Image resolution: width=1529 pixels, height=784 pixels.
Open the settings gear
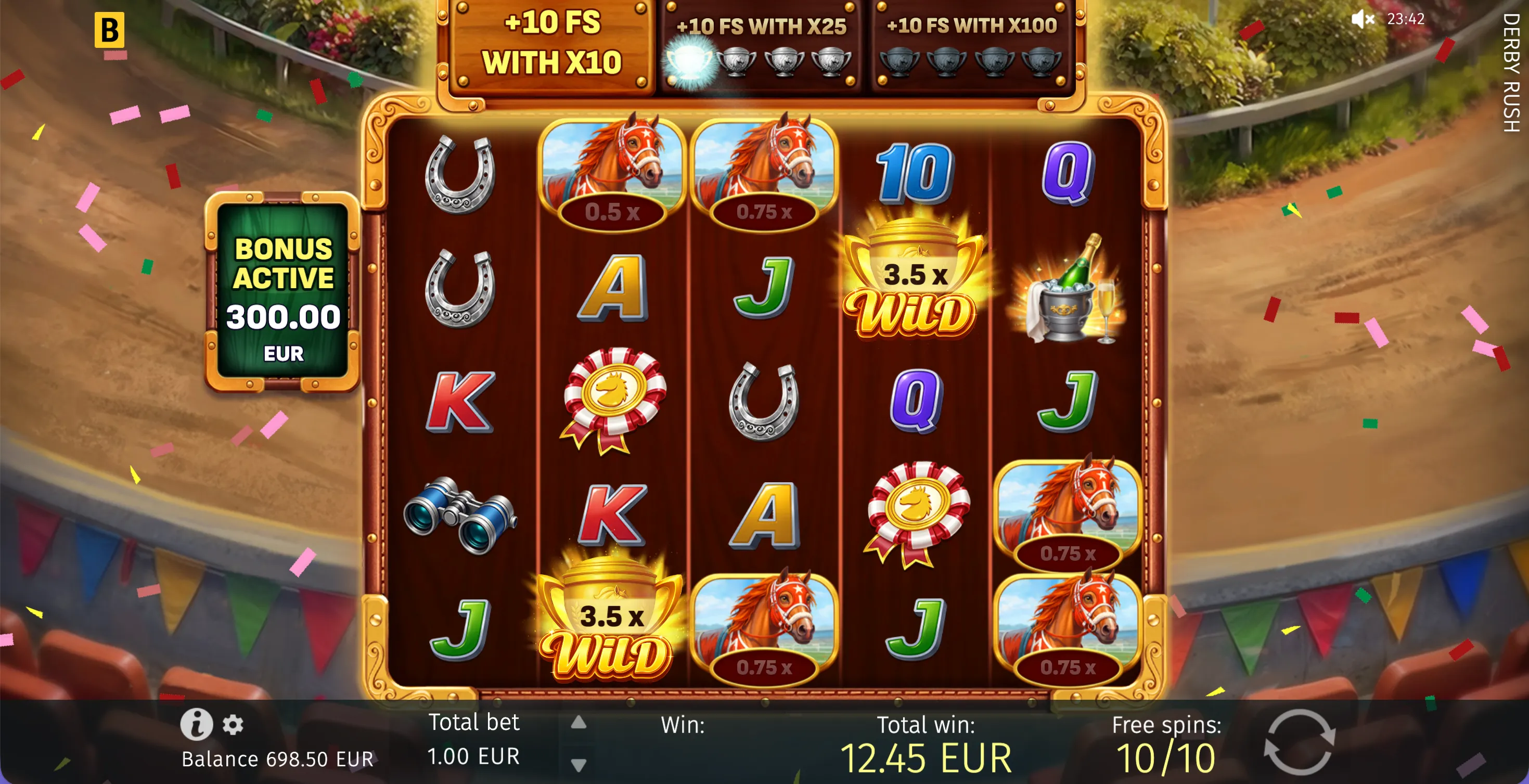(x=233, y=725)
